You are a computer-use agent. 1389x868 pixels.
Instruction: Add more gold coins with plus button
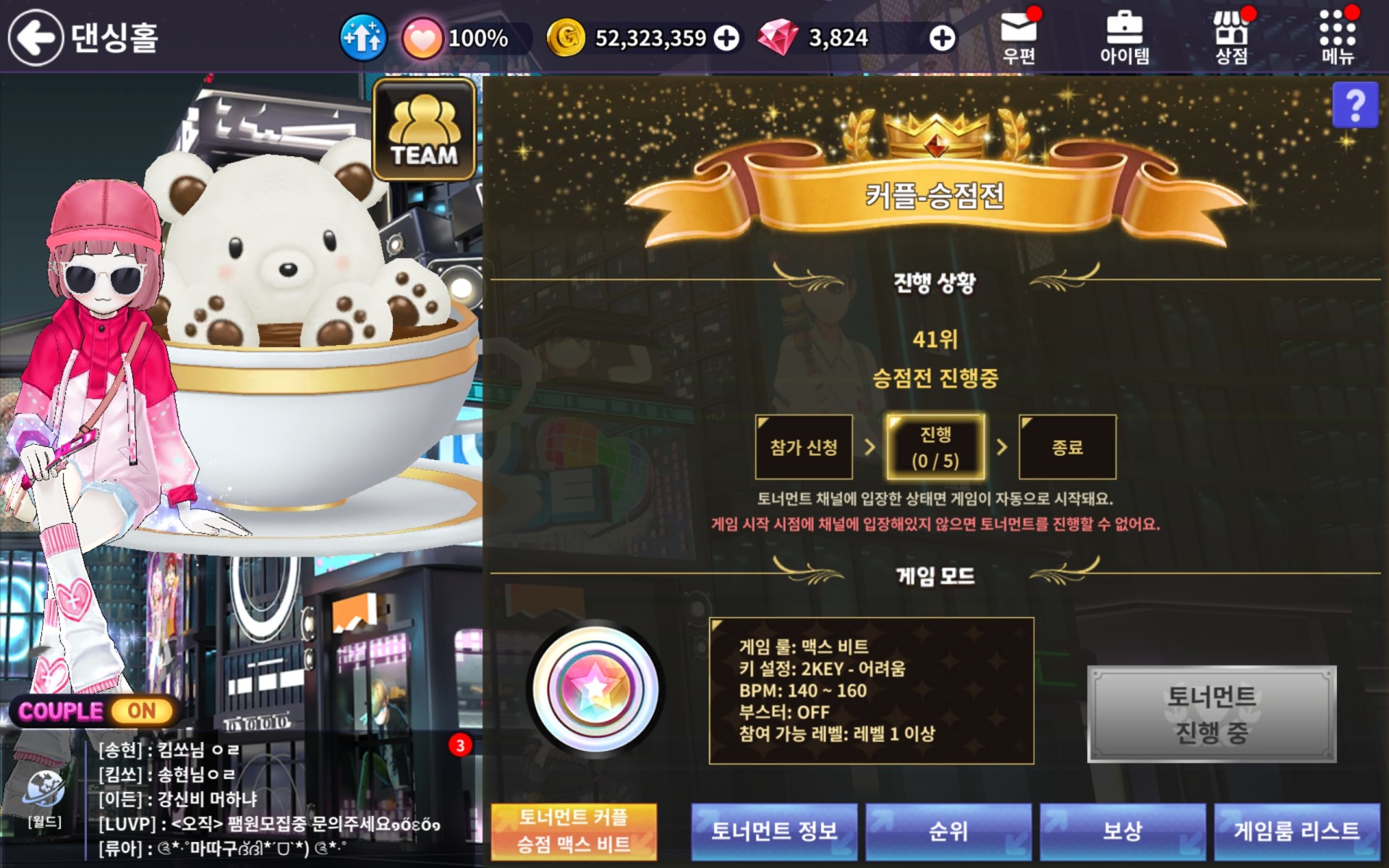click(x=726, y=38)
